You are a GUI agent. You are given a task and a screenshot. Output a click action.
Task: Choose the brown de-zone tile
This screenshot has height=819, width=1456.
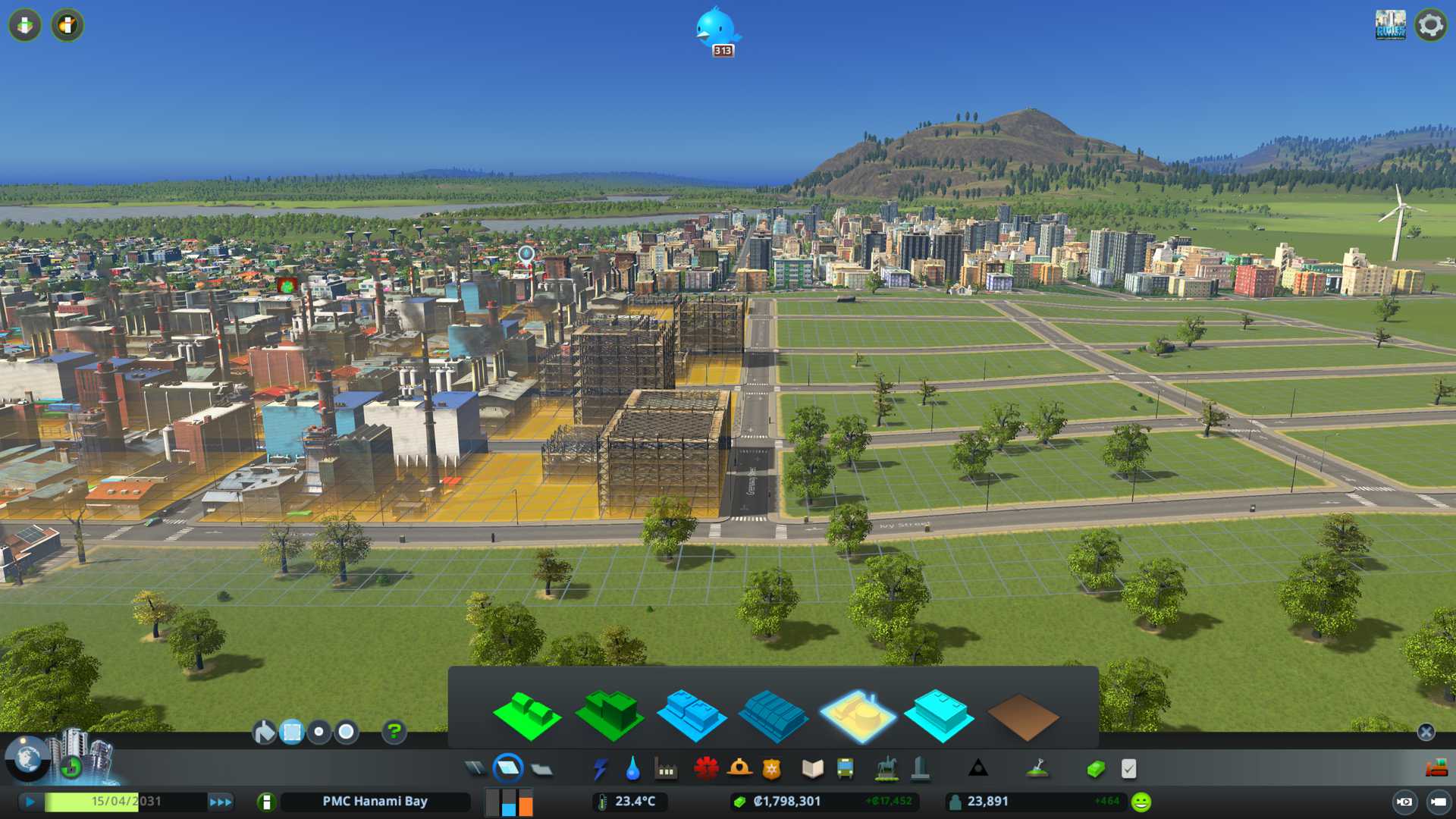click(1022, 717)
